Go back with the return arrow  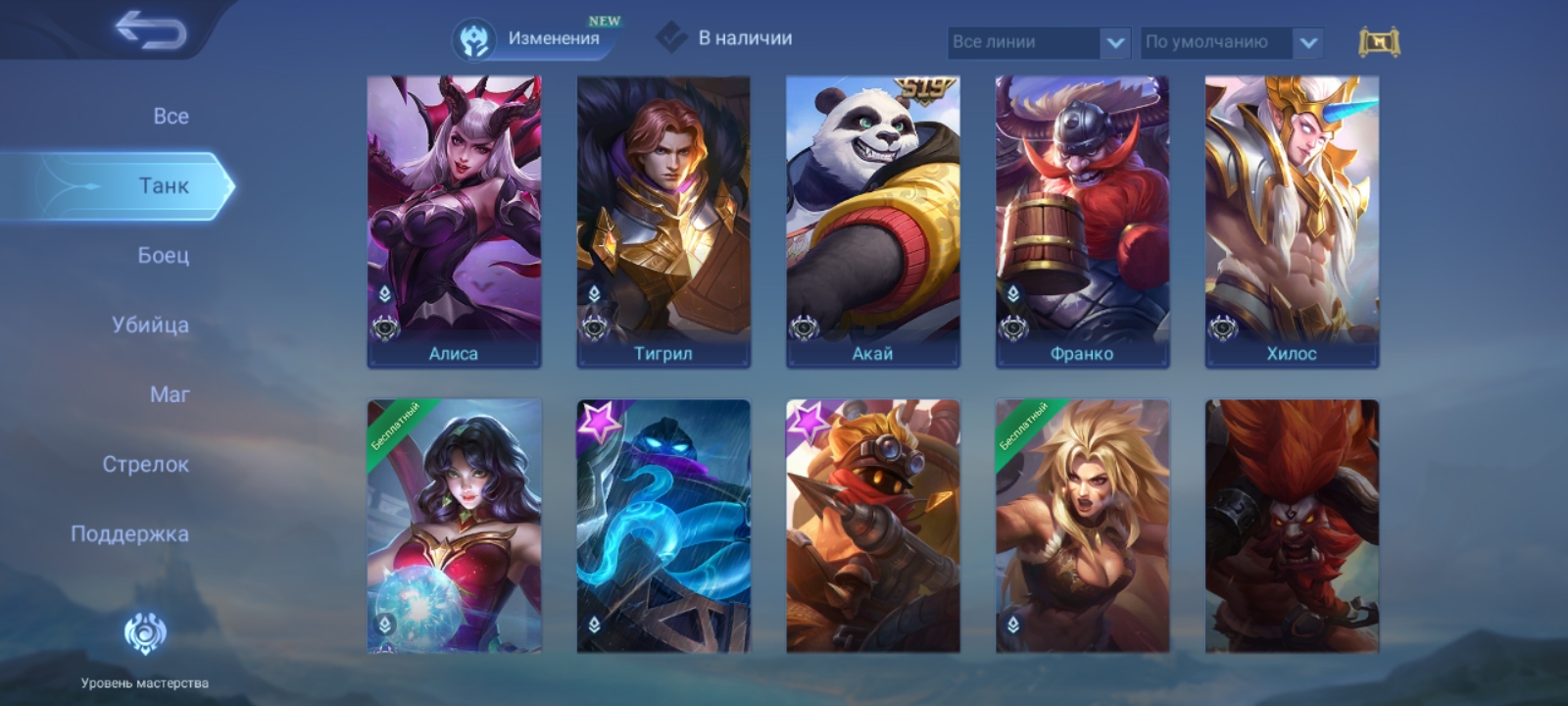click(x=150, y=30)
